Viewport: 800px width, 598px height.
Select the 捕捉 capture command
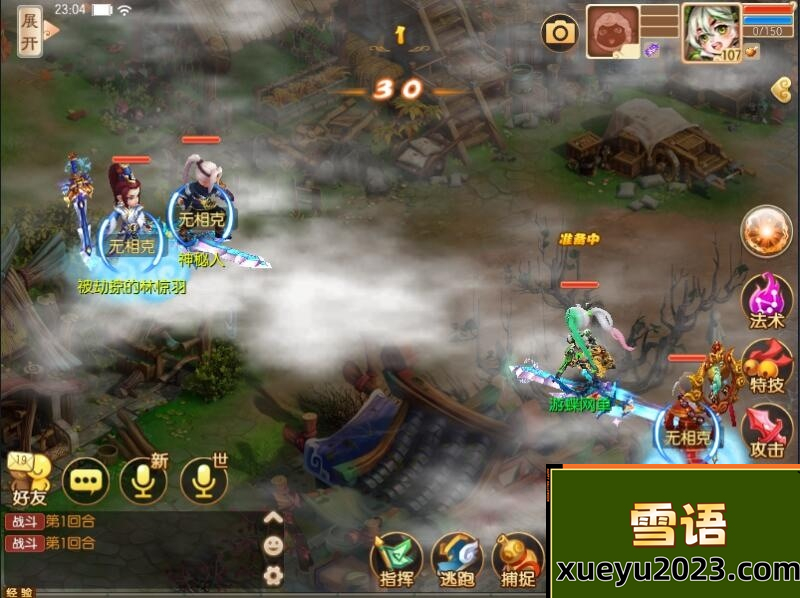coord(518,558)
